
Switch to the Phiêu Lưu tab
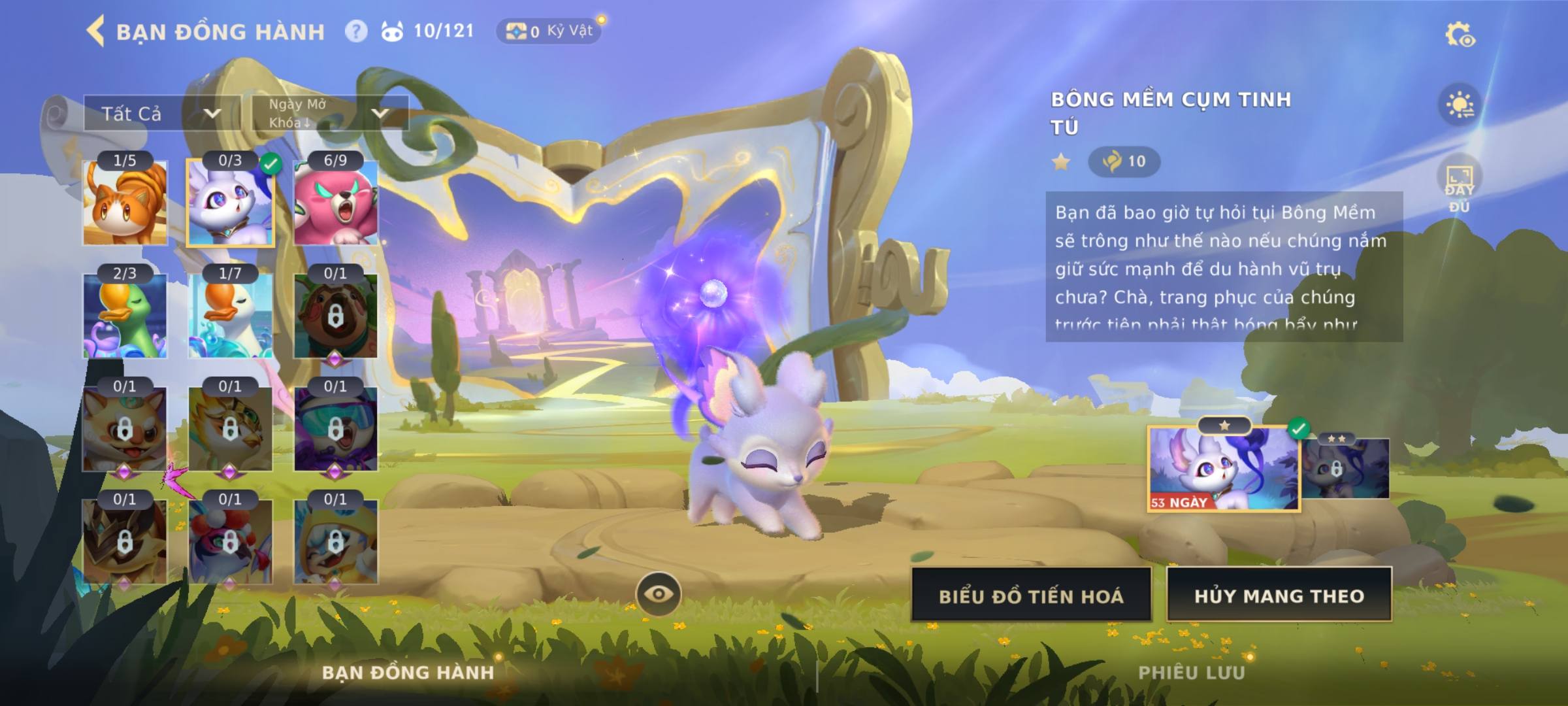point(1191,673)
